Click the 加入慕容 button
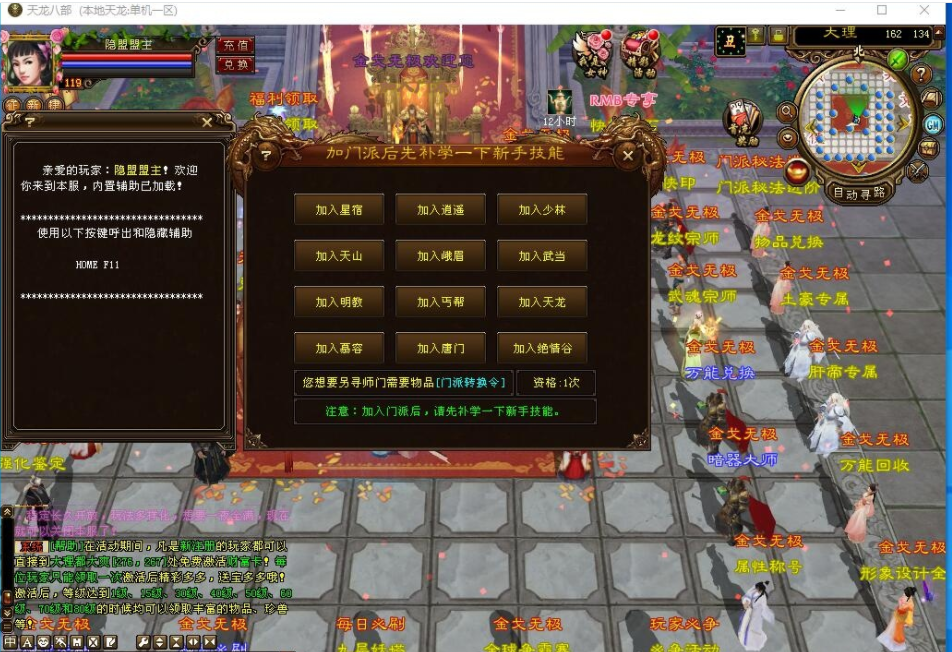952x652 pixels. pos(339,348)
